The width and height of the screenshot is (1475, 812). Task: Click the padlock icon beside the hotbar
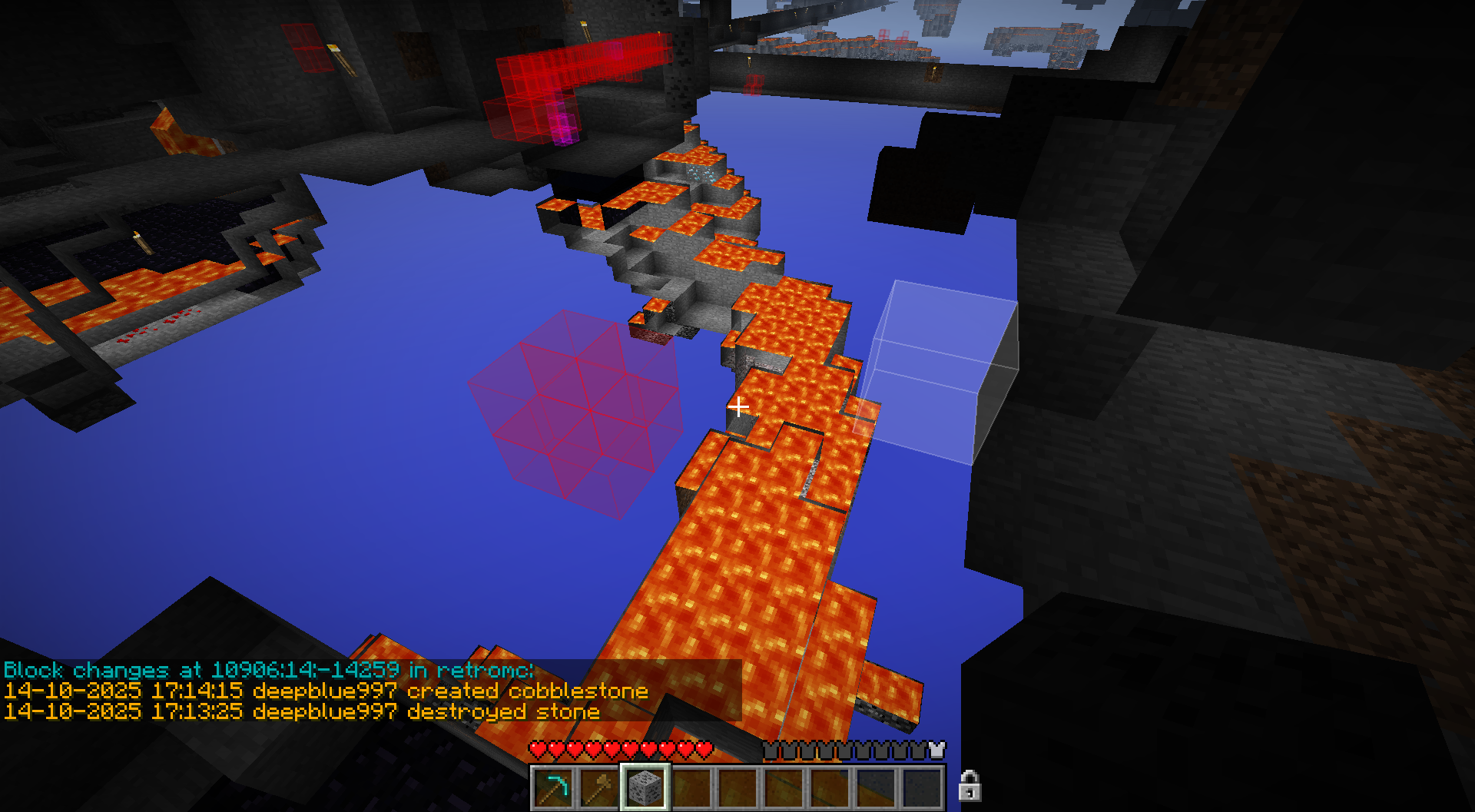[970, 785]
